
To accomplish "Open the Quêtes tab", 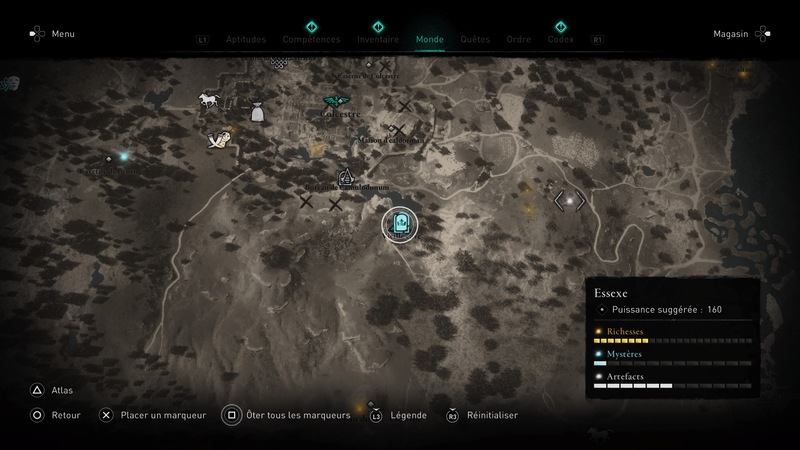I will [475, 40].
